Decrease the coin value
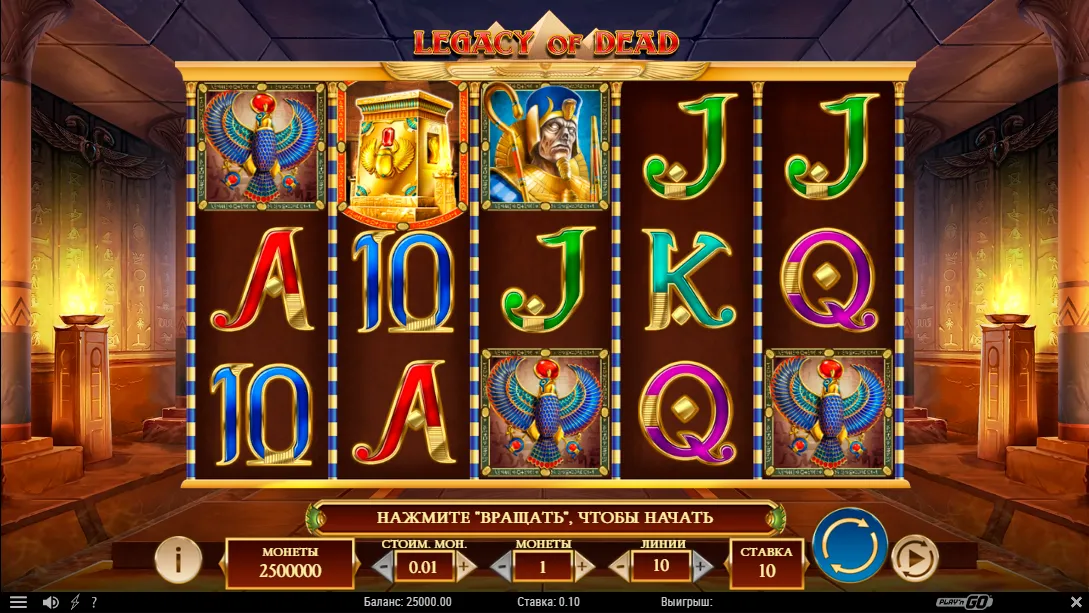 pos(383,566)
